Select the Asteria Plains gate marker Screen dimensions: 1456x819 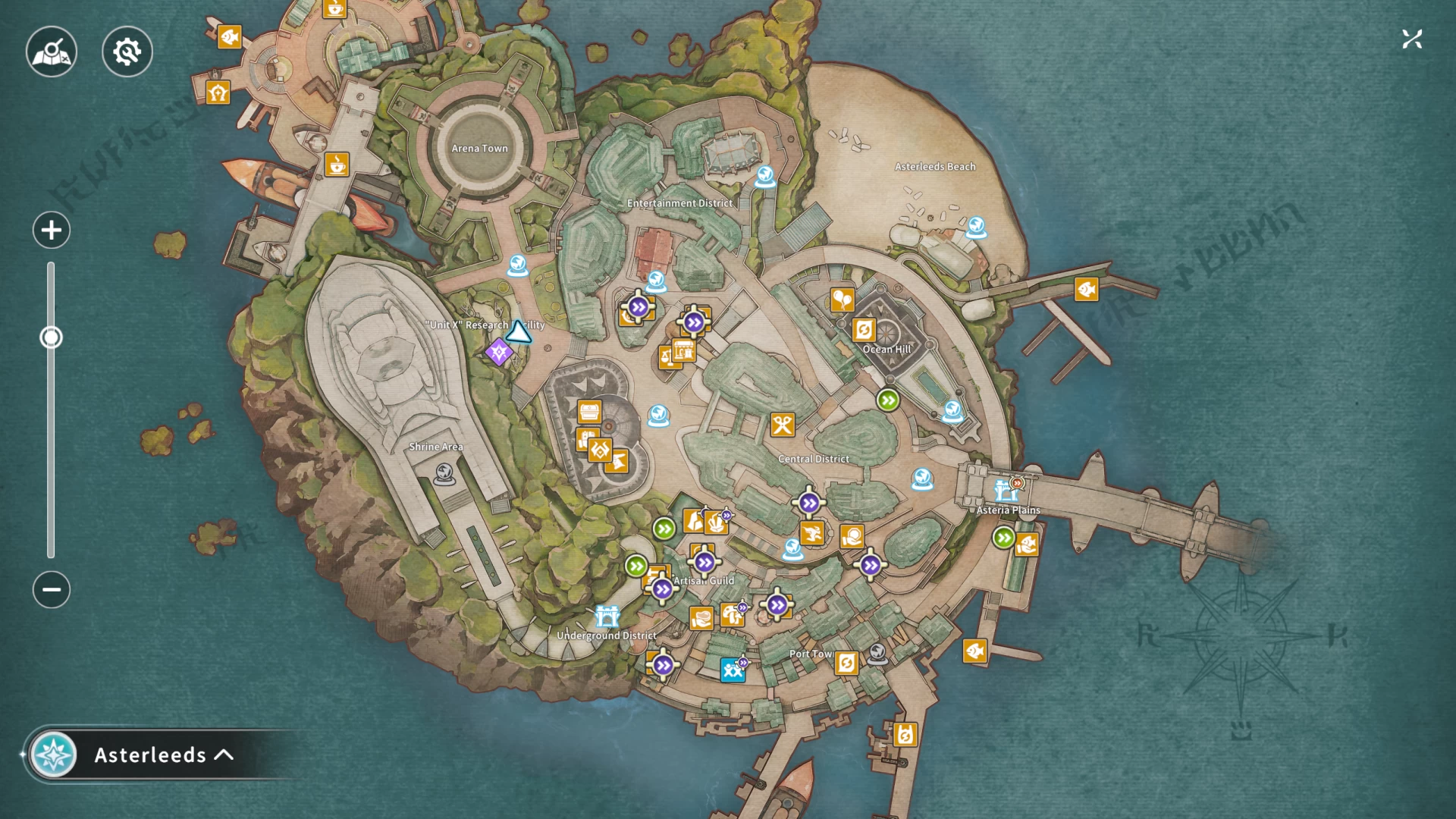coord(1006,491)
